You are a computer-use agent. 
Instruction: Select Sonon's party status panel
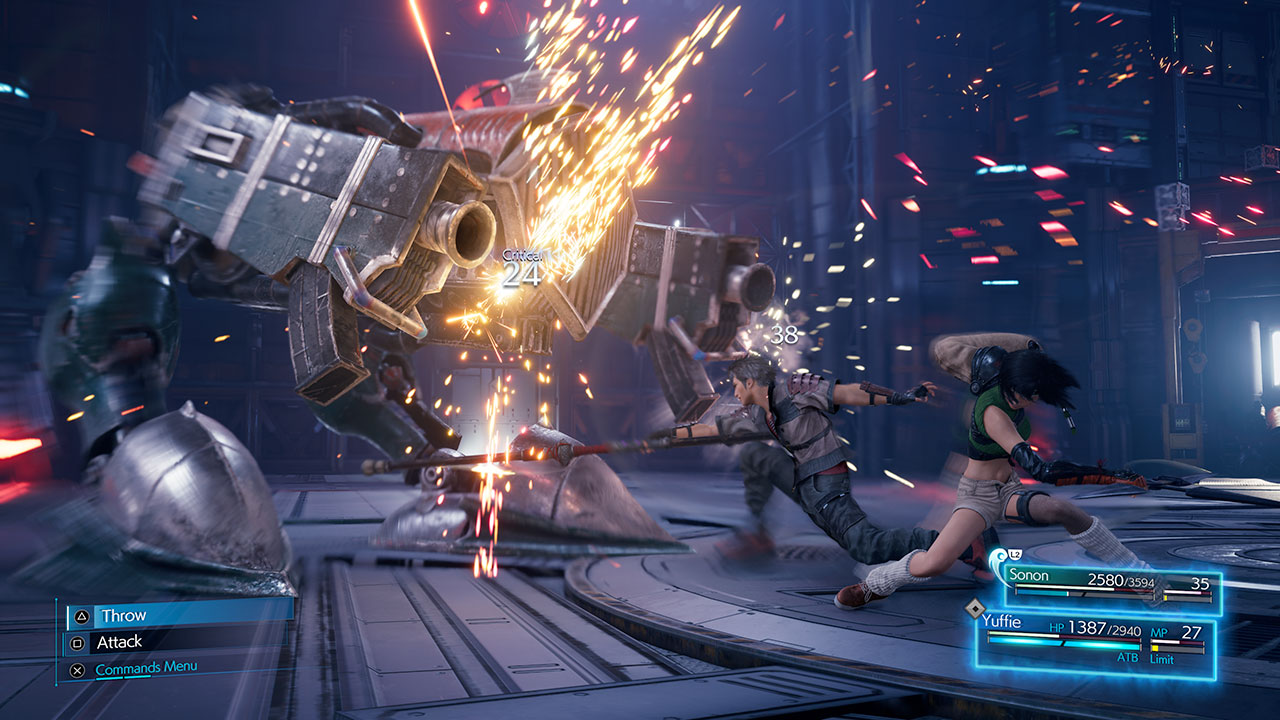click(1110, 586)
